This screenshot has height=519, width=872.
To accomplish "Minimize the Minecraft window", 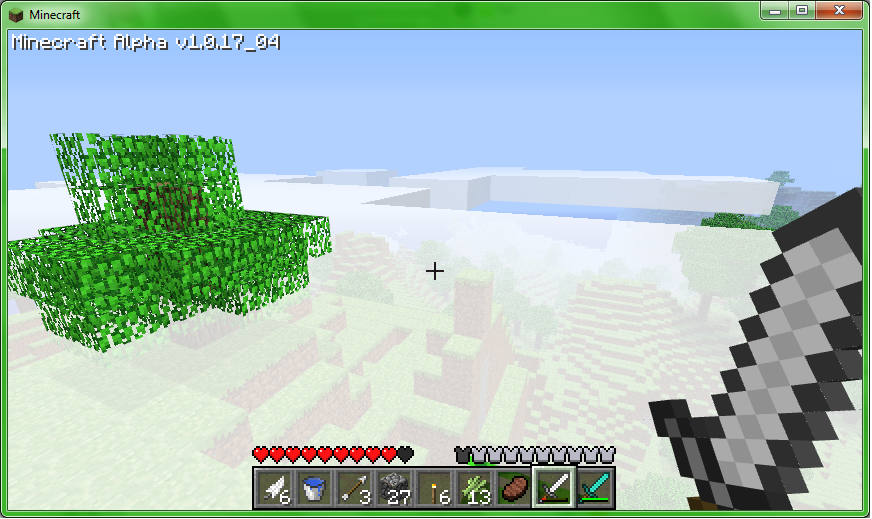I will point(775,10).
